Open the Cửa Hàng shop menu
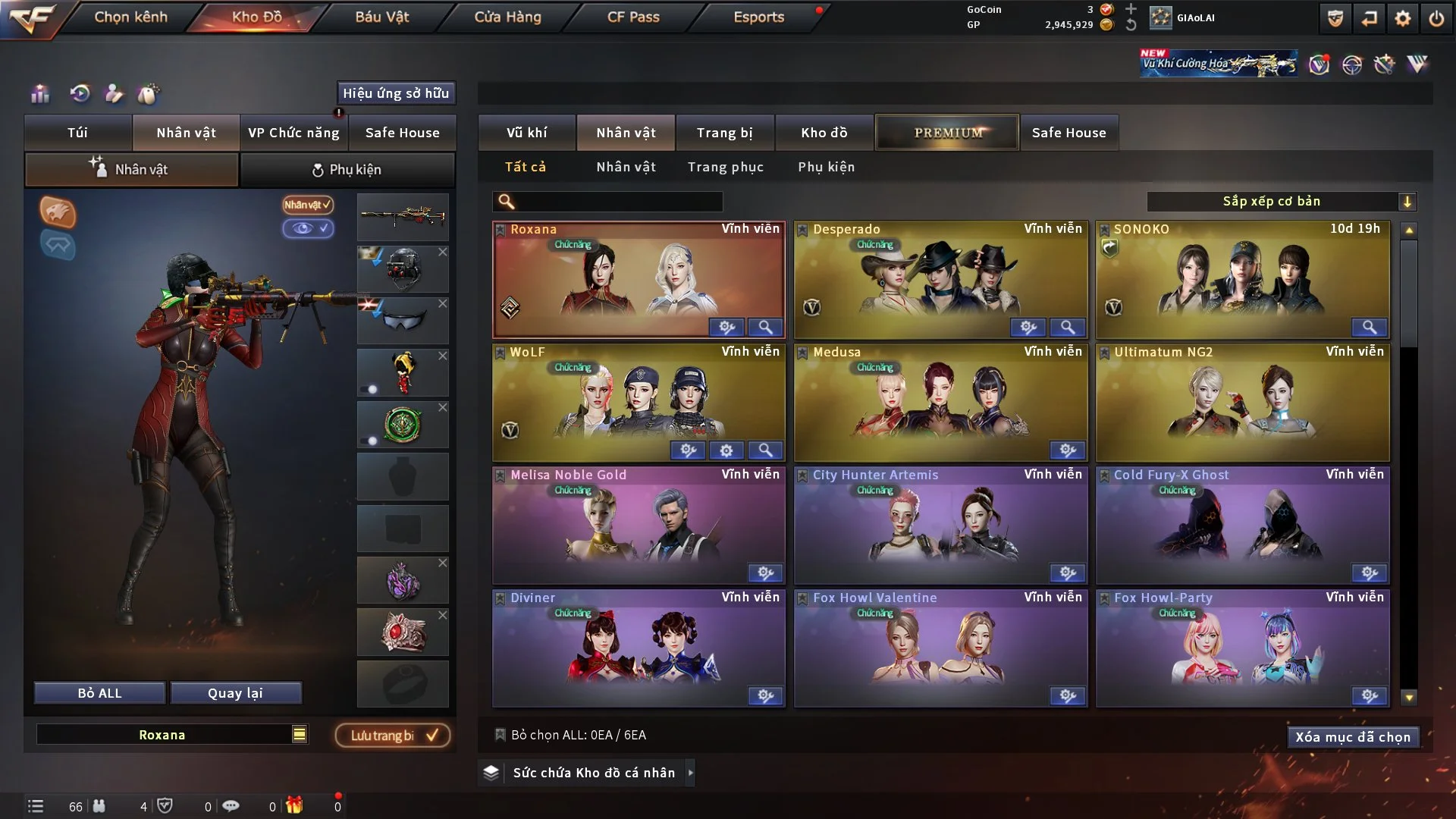This screenshot has height=819, width=1456. tap(507, 17)
